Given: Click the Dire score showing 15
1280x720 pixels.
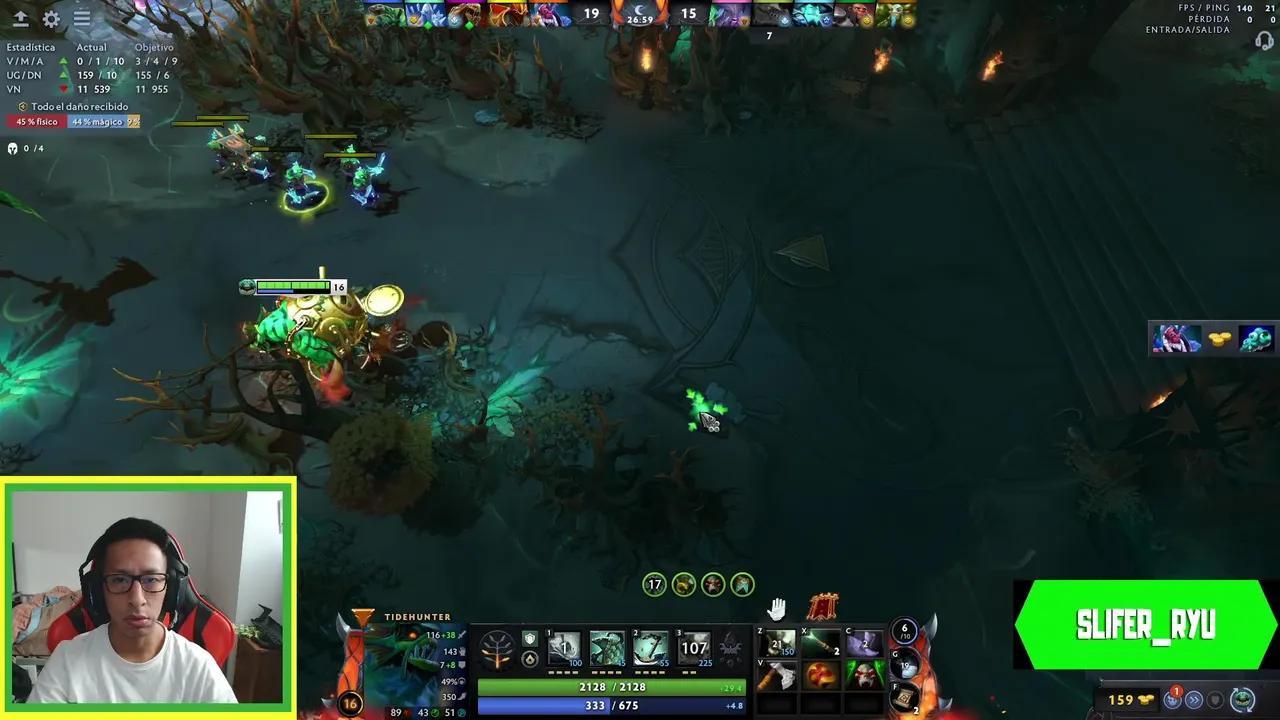Looking at the screenshot, I should pos(687,15).
